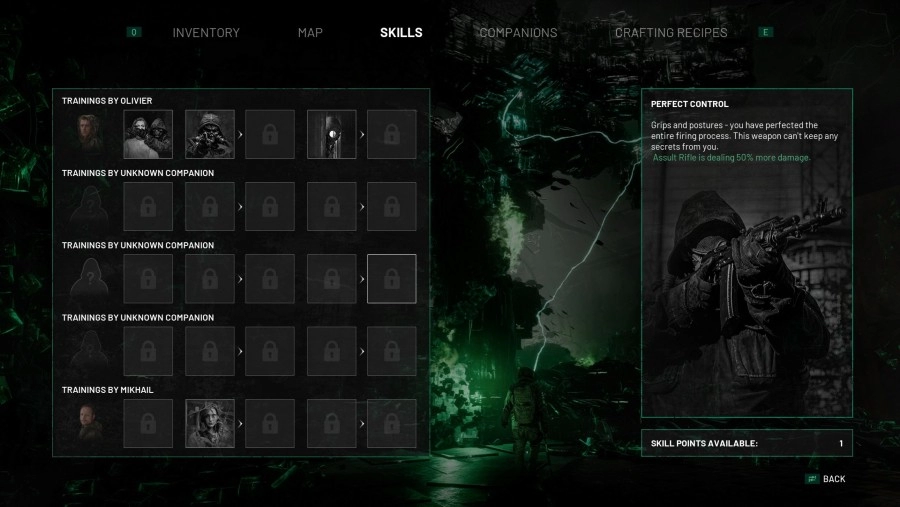
Task: Choose Olivier's skill of soldier aiming a gun
Action: pos(210,134)
